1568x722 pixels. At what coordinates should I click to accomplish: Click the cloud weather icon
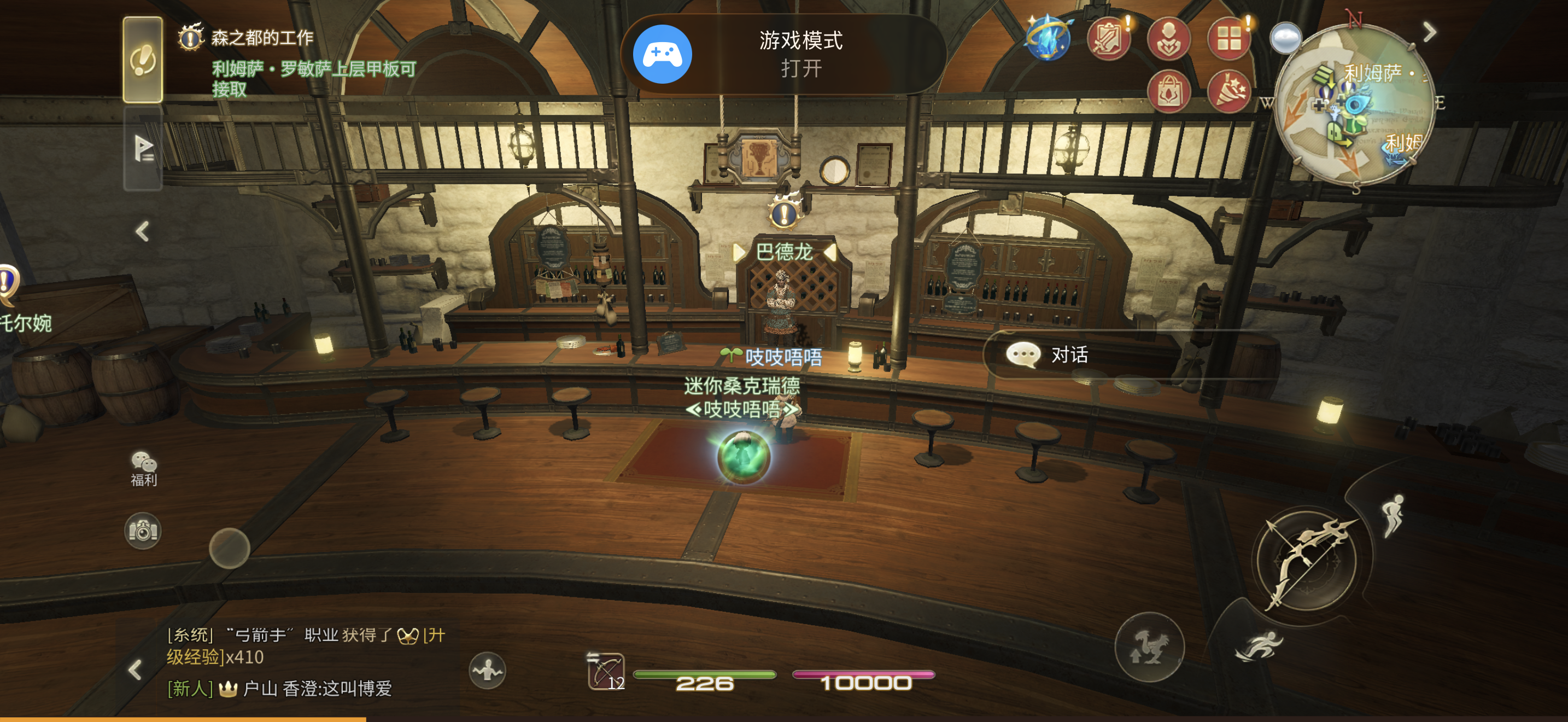tap(1285, 38)
